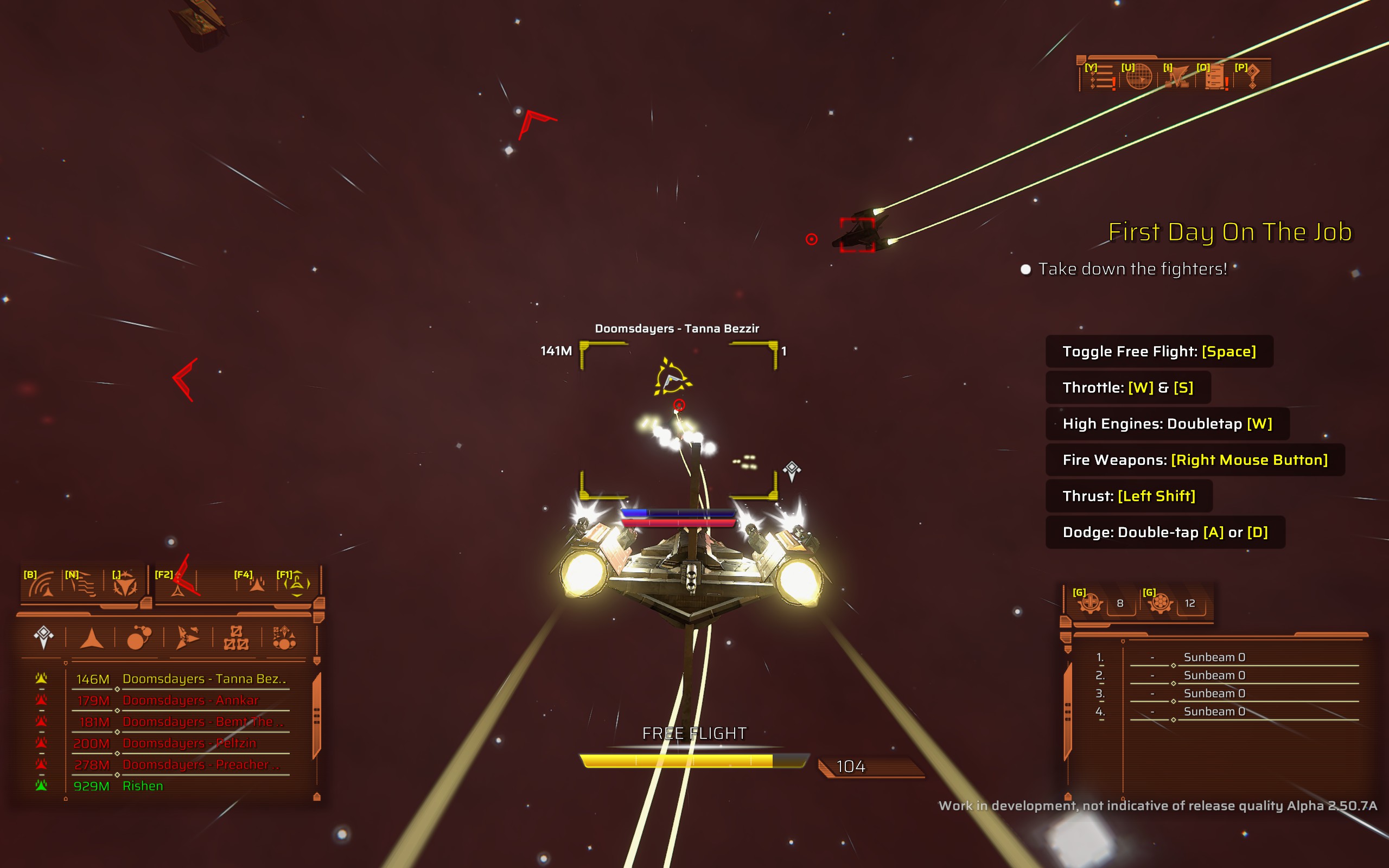Select the fleet ships filter tab
Screen dimensions: 1389x868
click(x=187, y=639)
